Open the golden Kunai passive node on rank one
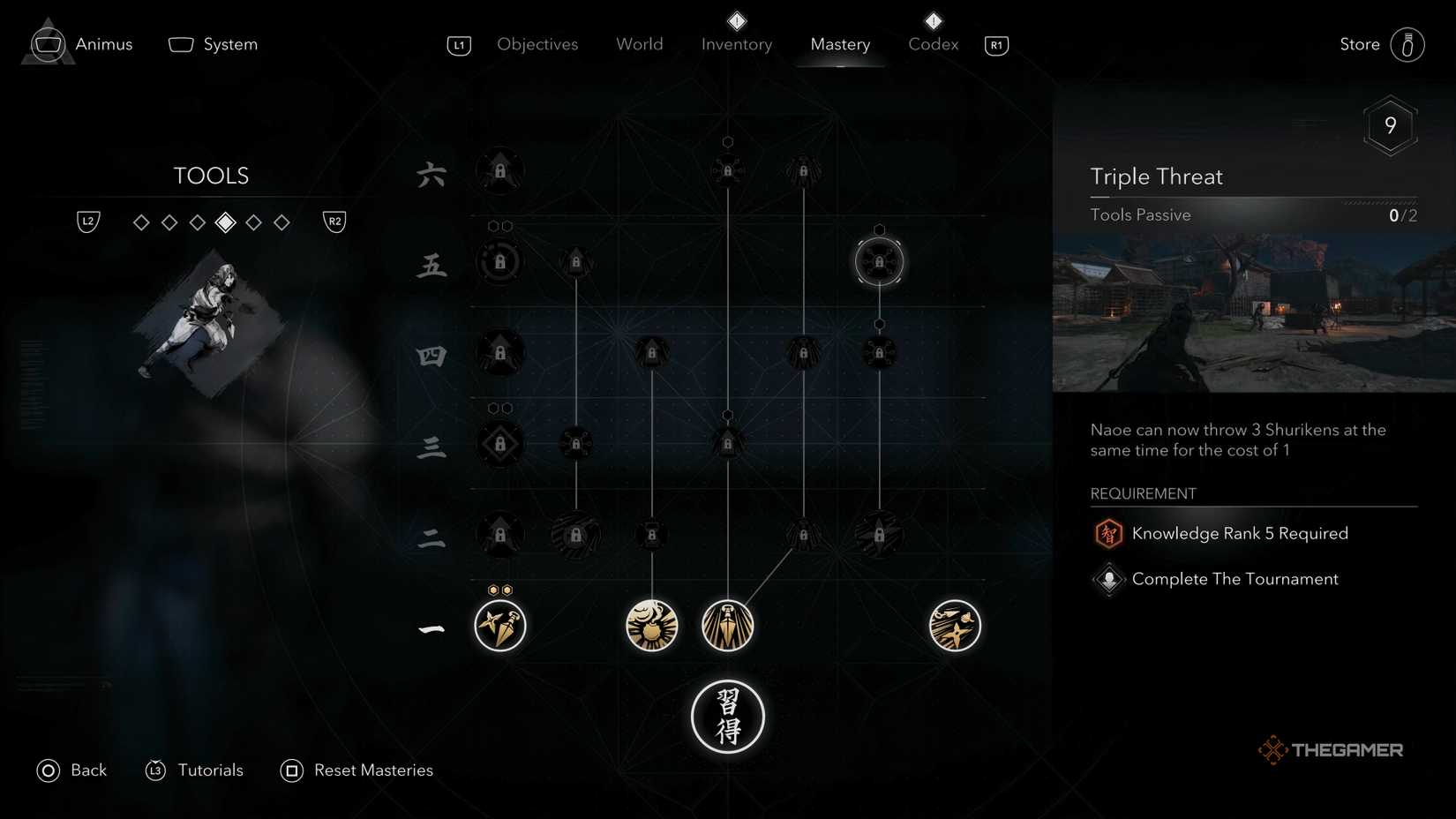This screenshot has width=1456, height=819. [727, 627]
